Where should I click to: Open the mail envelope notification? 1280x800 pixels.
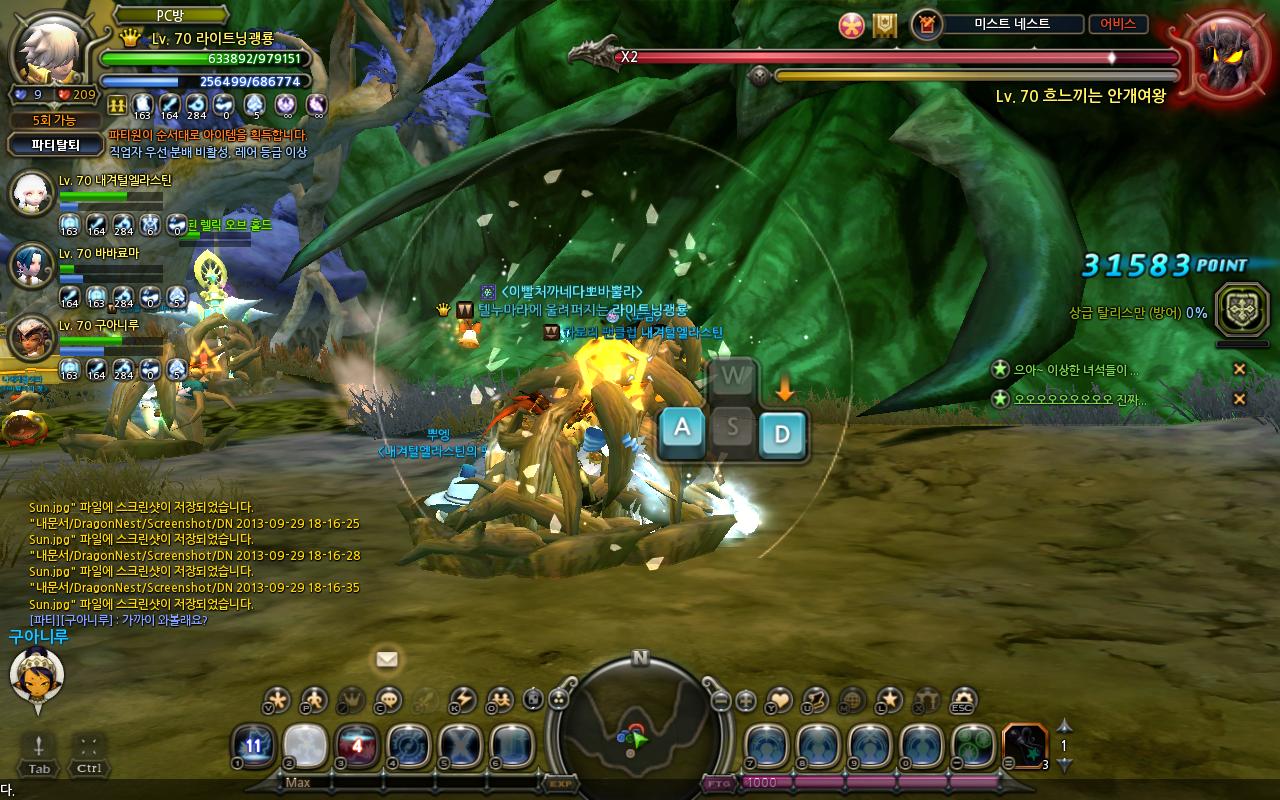pyautogui.click(x=387, y=659)
